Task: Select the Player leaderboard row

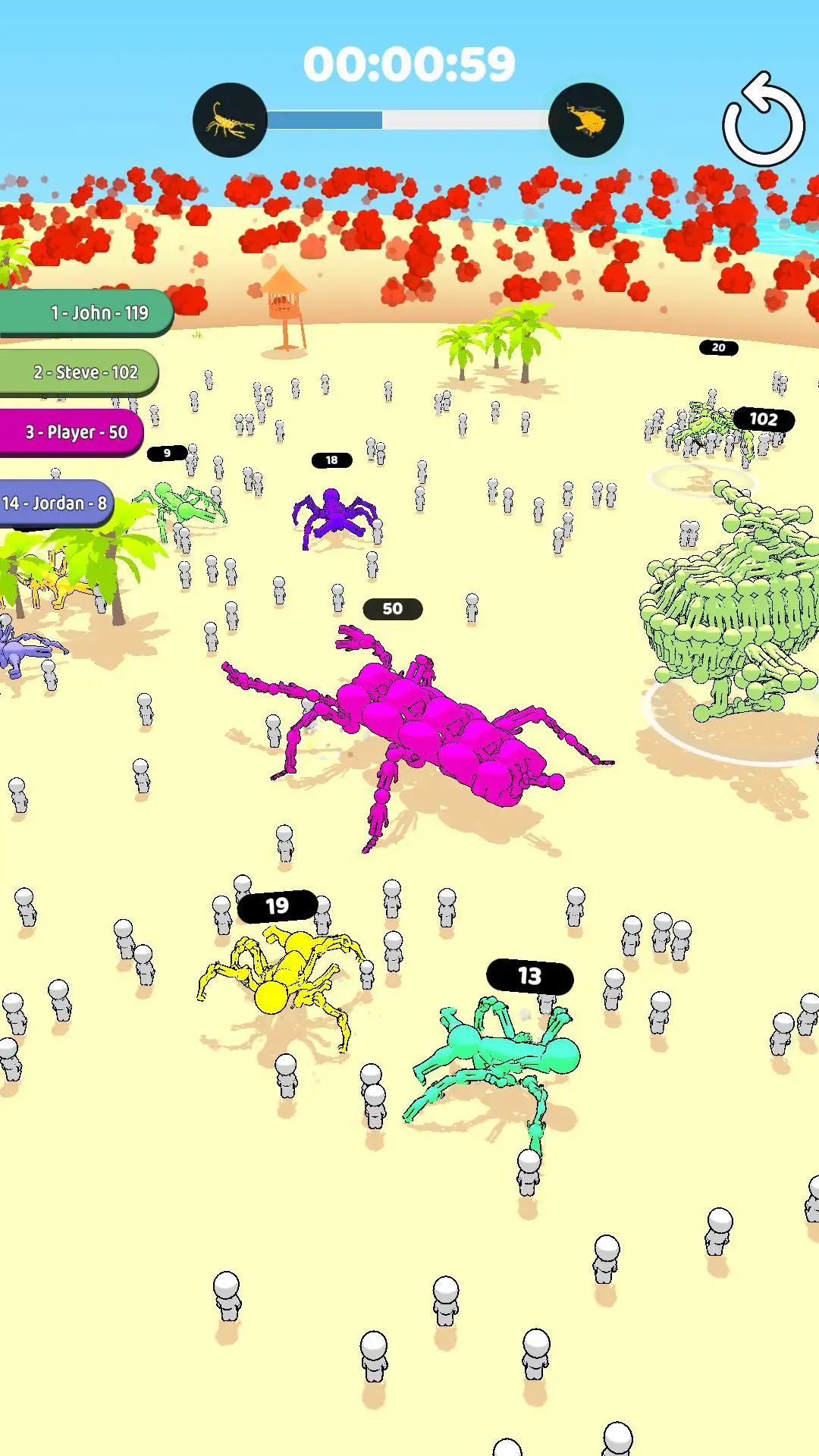Action: click(x=72, y=432)
